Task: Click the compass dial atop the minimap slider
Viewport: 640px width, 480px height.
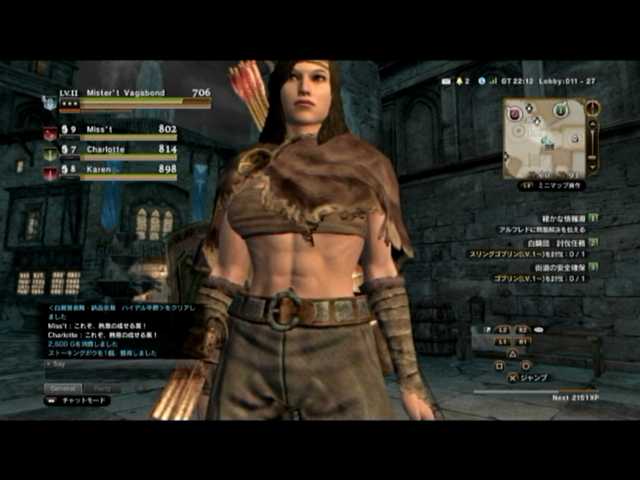Action: (x=592, y=107)
